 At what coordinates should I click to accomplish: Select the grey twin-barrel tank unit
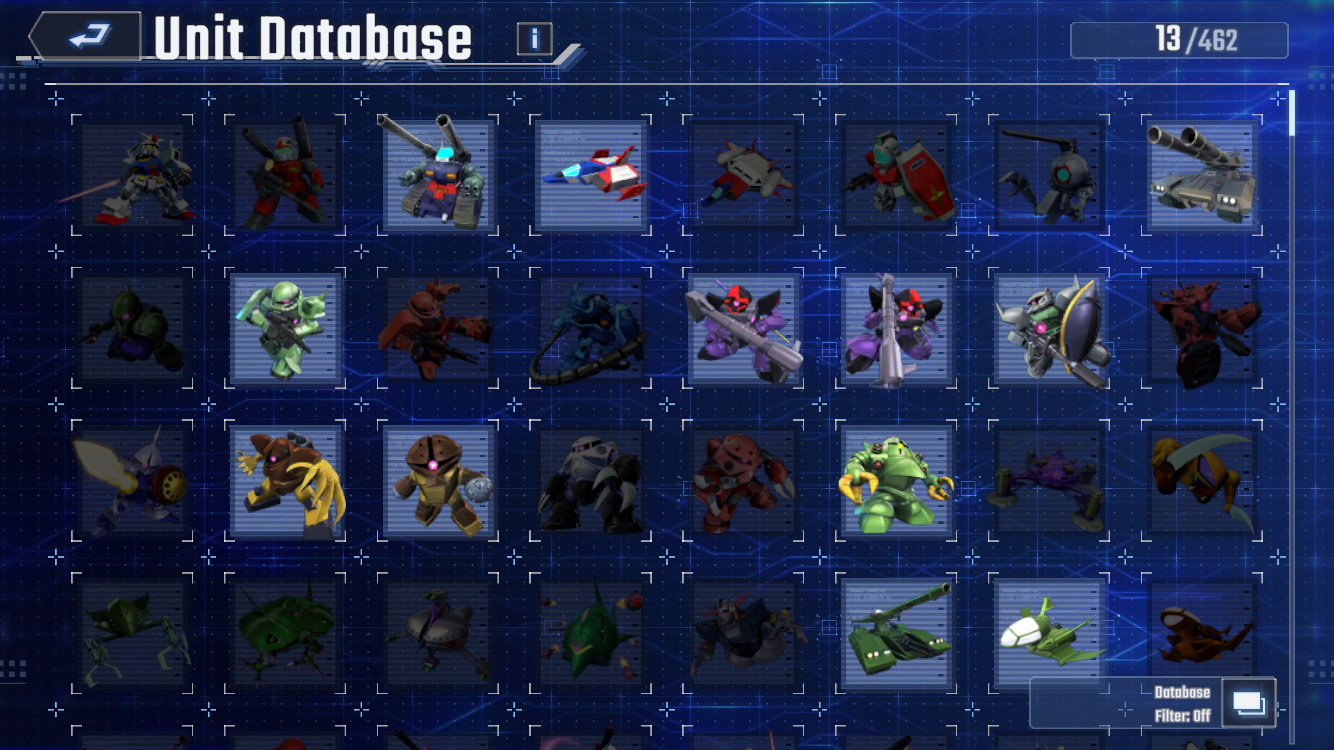click(1203, 176)
